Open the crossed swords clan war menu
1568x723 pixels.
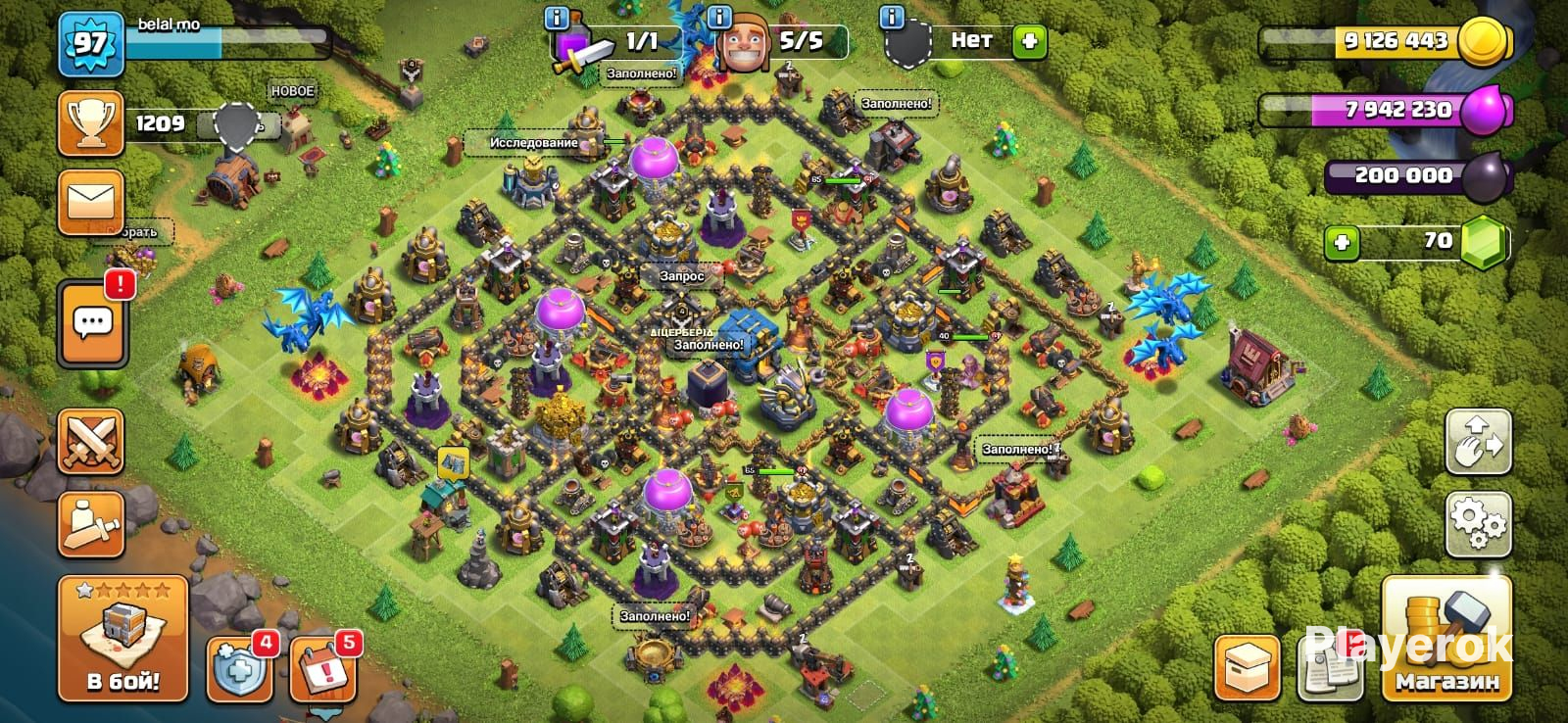point(91,441)
